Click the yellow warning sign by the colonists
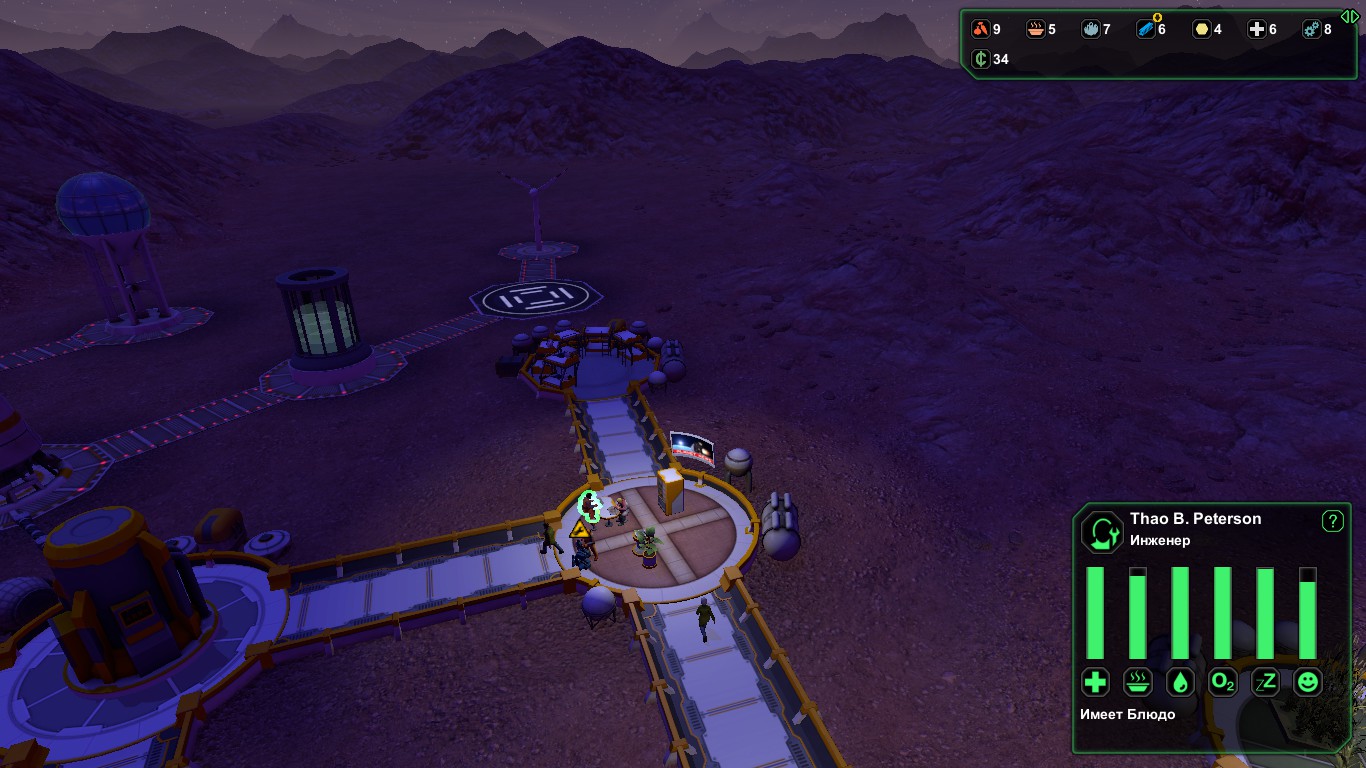1366x768 pixels. tap(581, 532)
